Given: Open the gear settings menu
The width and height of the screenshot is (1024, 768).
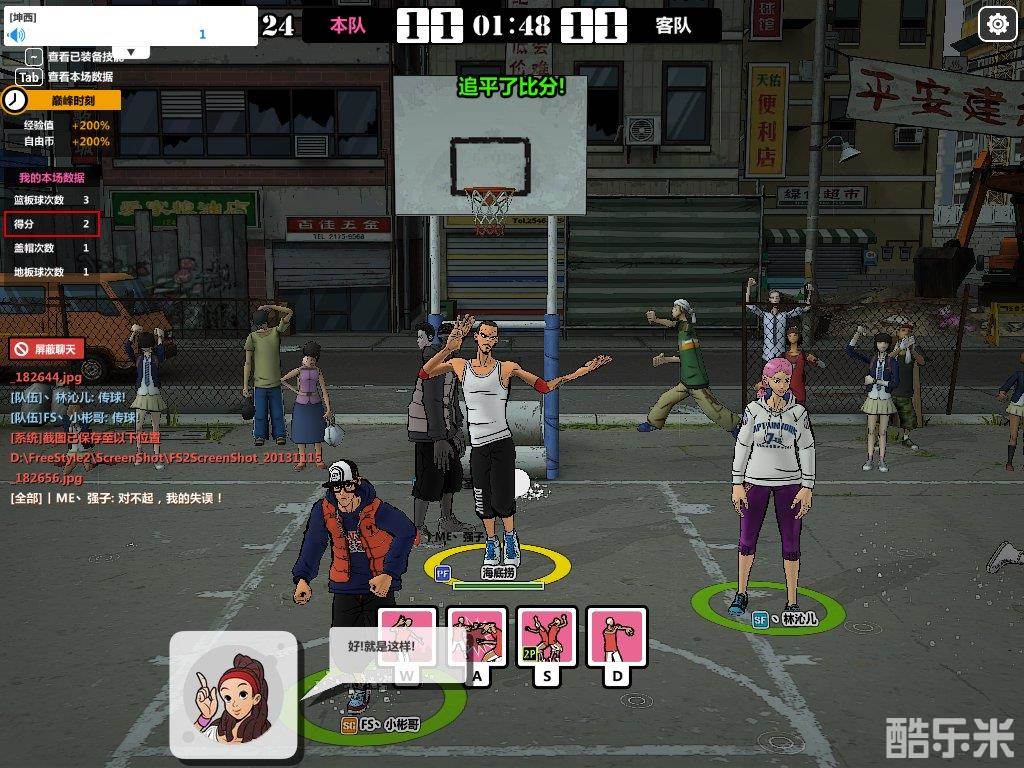Looking at the screenshot, I should point(997,24).
